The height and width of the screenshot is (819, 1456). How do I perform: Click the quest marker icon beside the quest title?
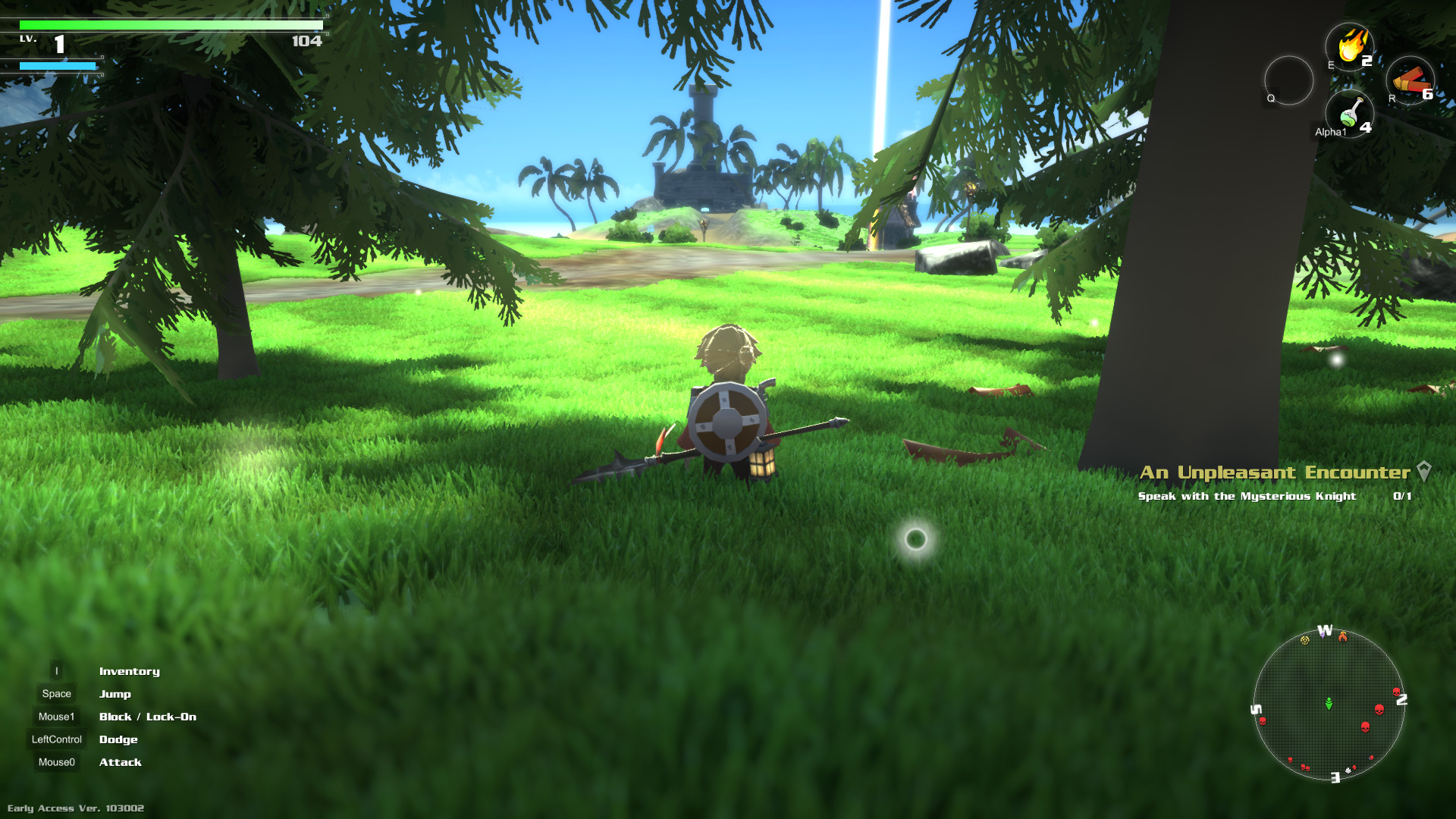(1423, 470)
